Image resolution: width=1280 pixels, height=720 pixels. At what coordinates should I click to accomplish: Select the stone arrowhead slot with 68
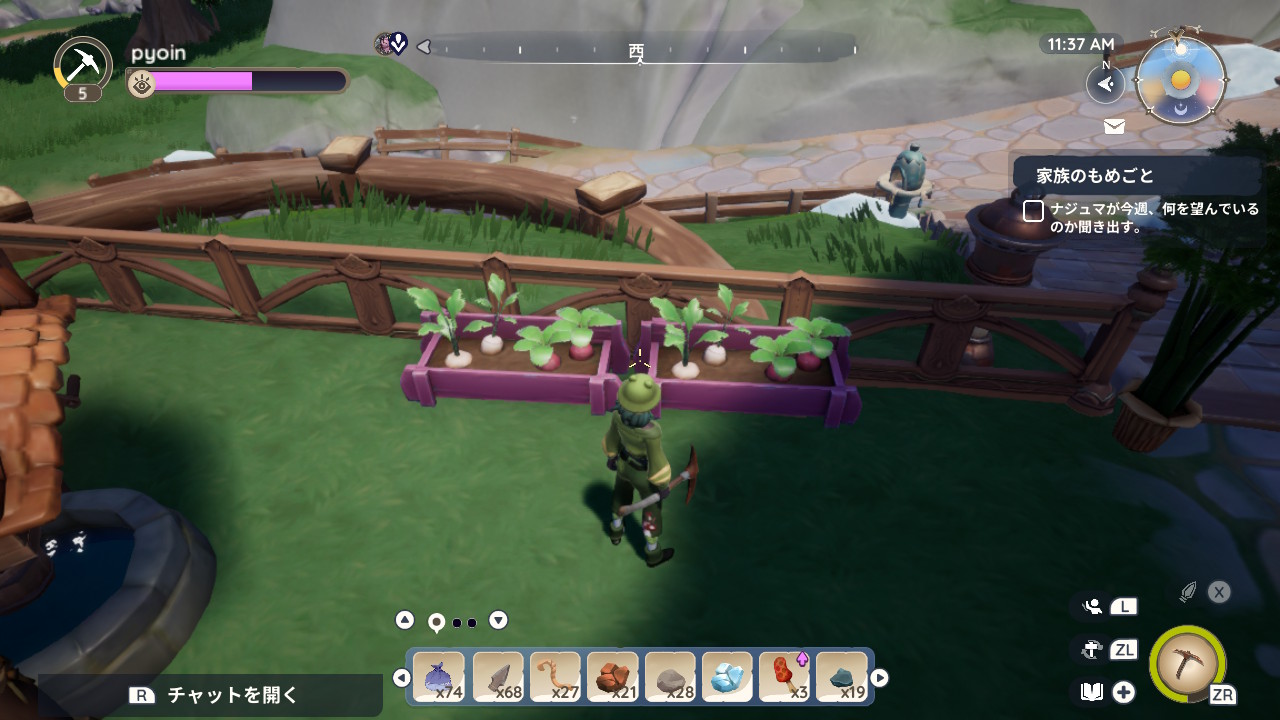click(497, 678)
